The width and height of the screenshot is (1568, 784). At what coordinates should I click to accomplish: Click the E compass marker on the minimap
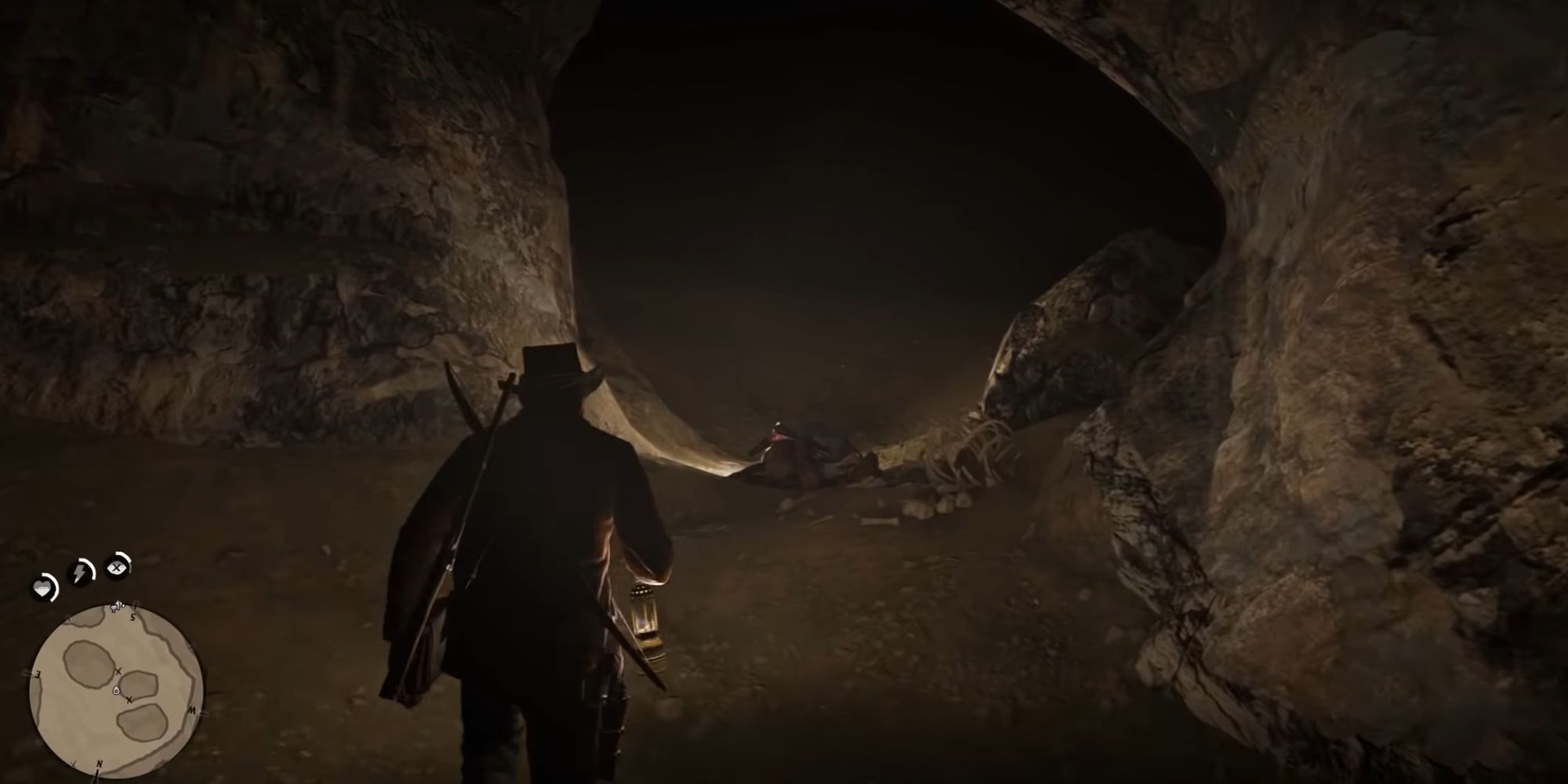point(37,673)
